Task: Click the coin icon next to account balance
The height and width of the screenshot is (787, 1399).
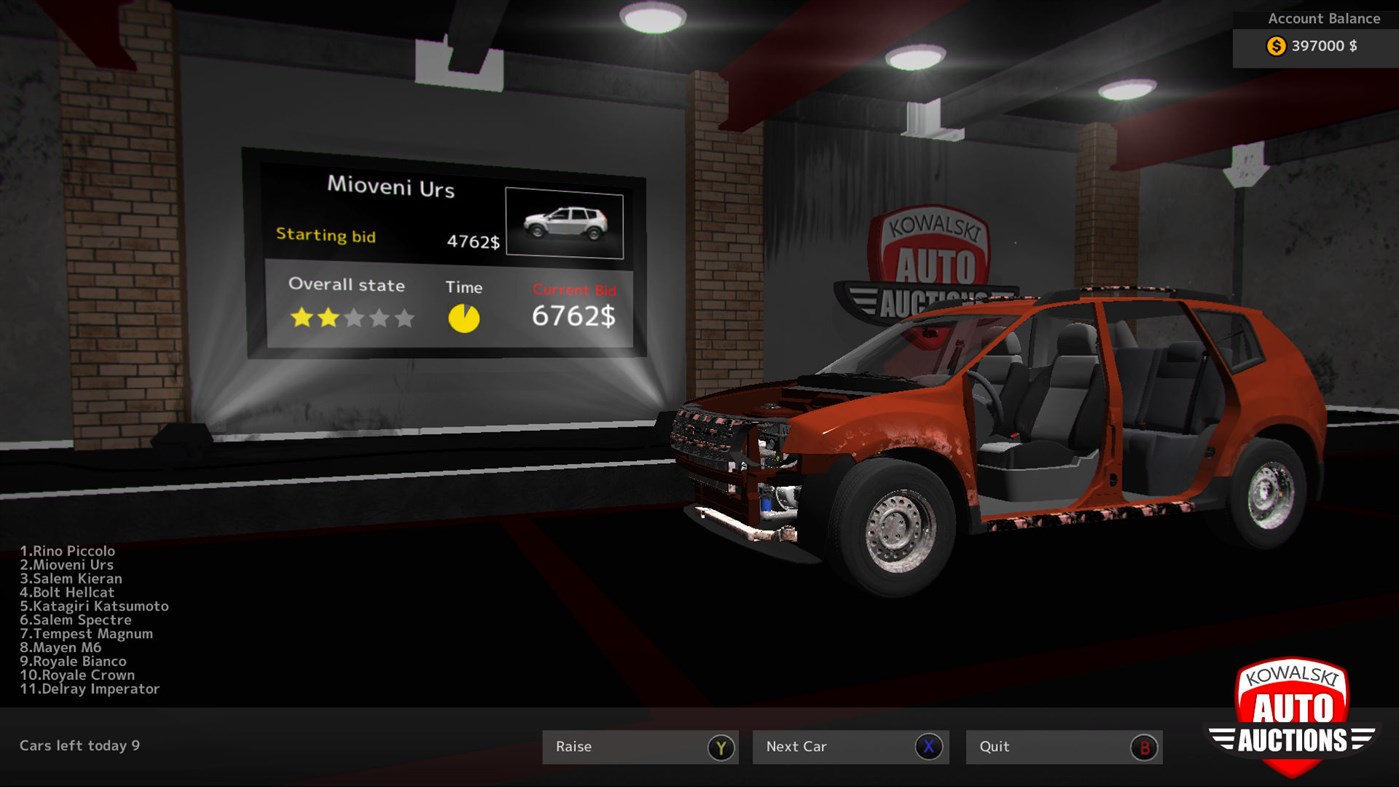Action: (1274, 45)
